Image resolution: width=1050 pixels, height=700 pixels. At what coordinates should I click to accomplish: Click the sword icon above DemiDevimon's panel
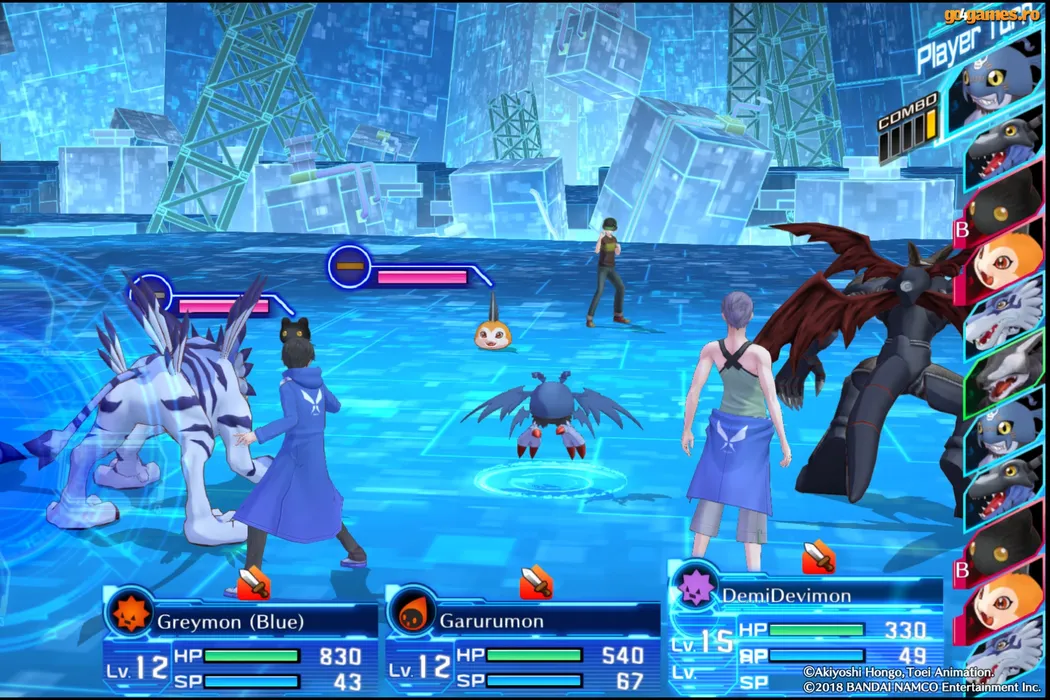pyautogui.click(x=818, y=555)
